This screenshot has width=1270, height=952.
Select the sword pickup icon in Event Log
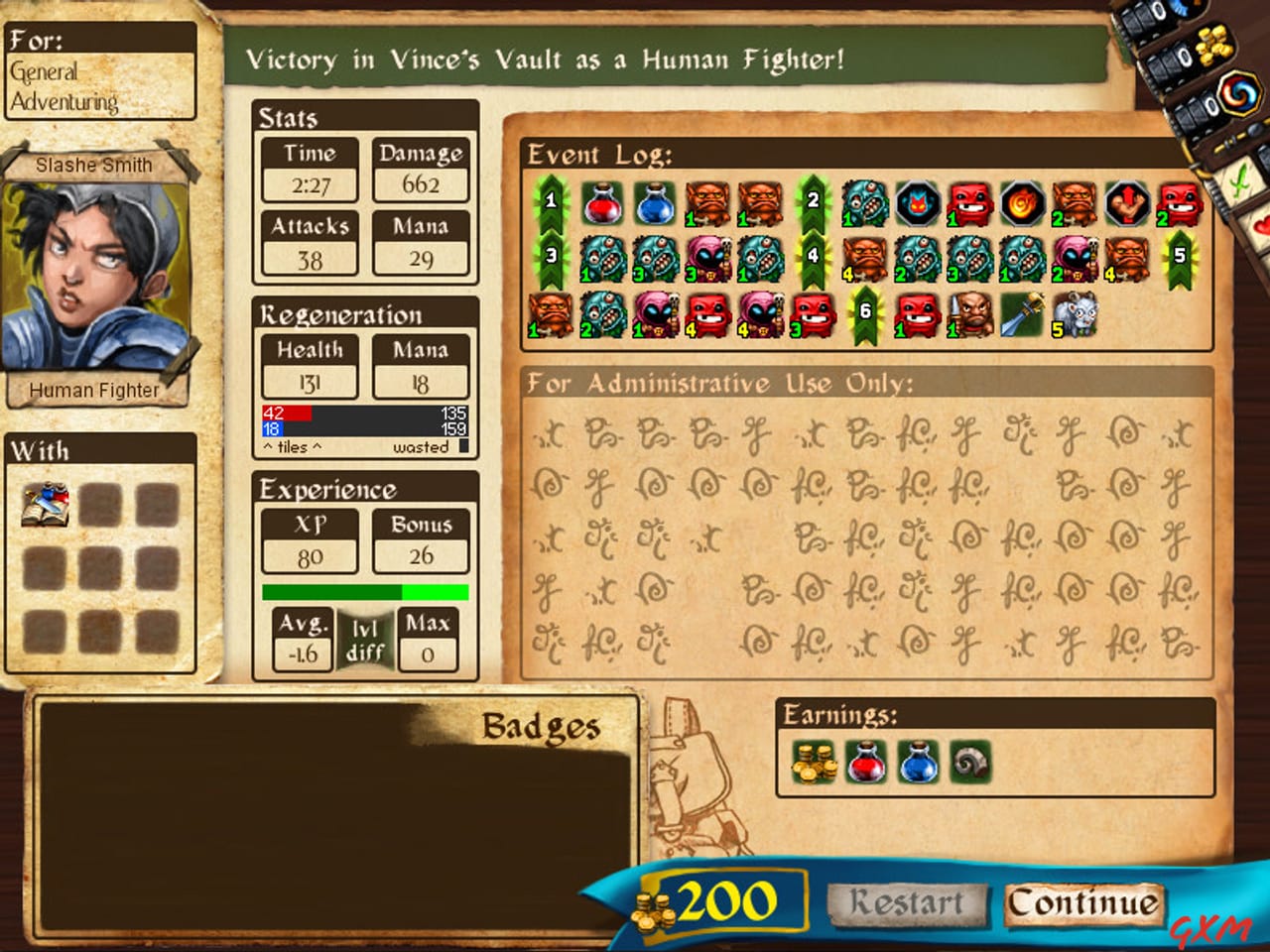[1023, 315]
